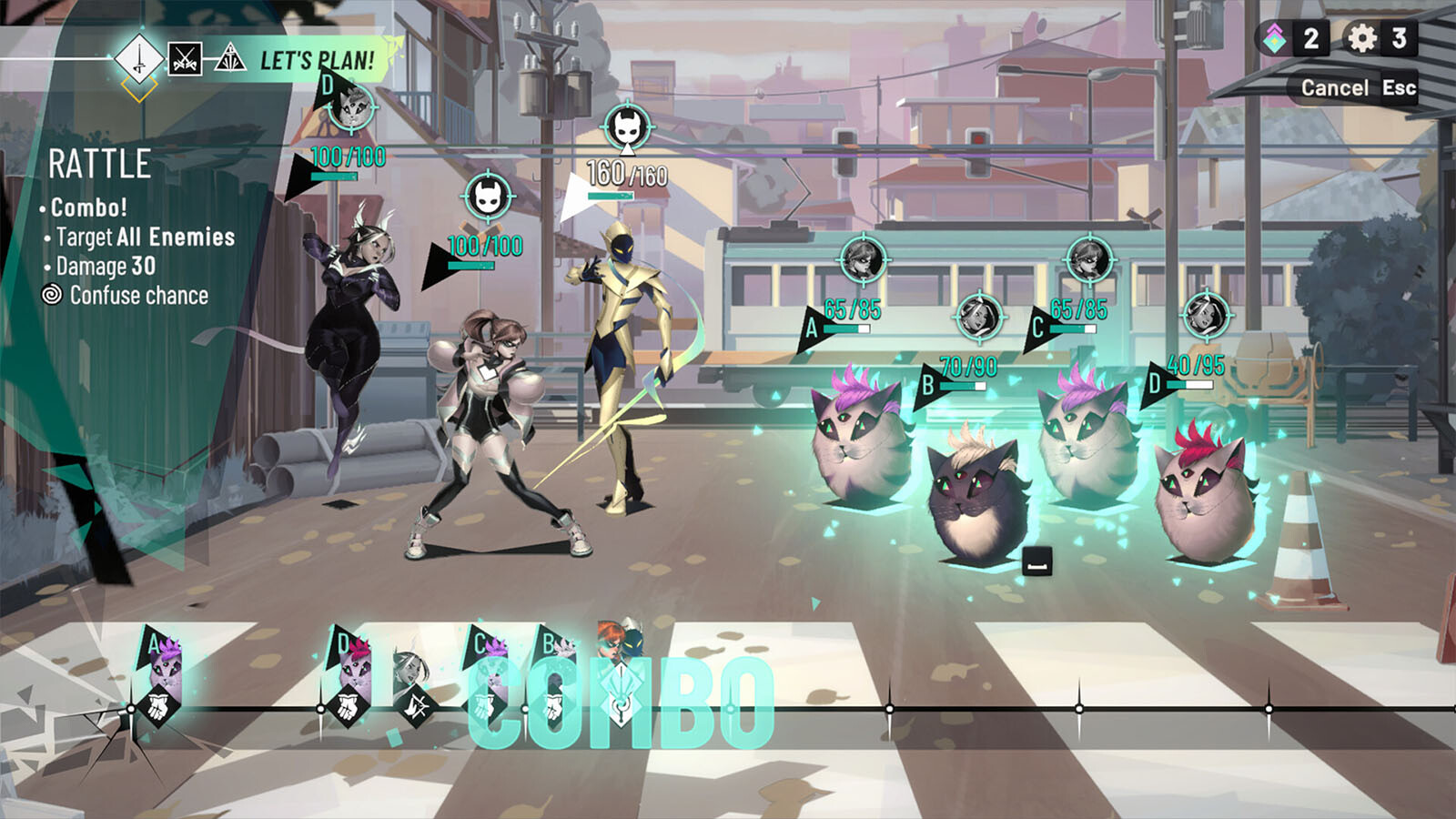Select the single sword diamond action icon

(139, 59)
